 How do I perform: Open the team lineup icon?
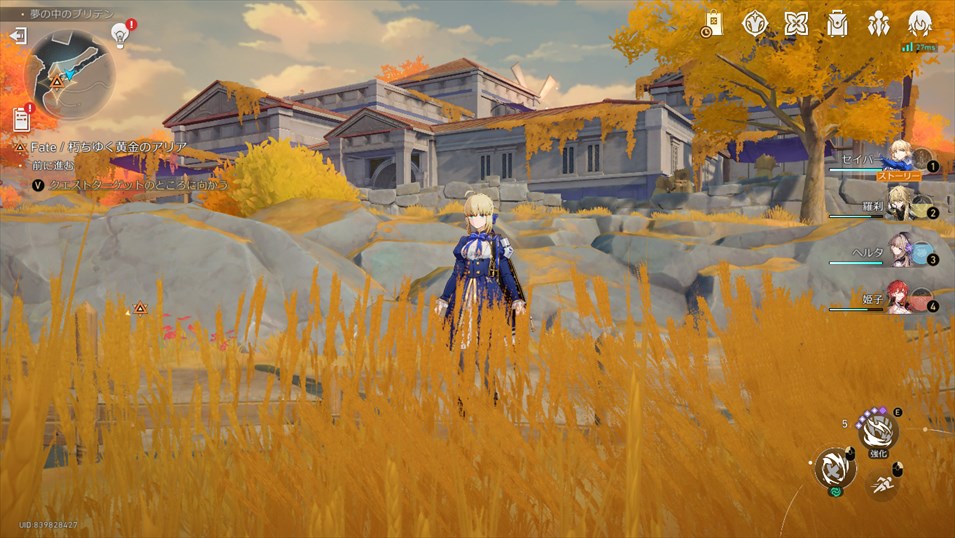click(x=879, y=24)
